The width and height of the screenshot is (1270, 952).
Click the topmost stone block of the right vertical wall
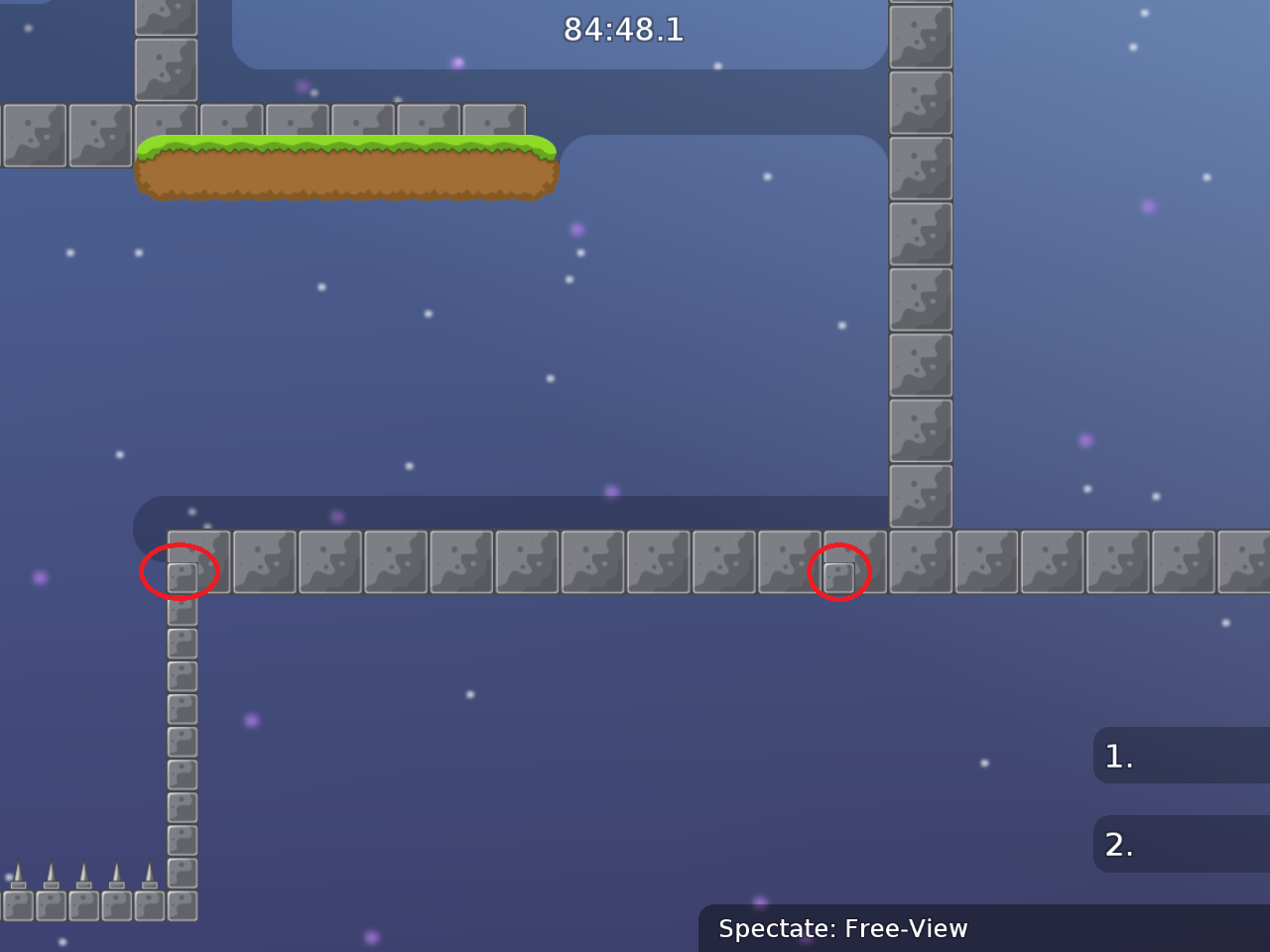[x=921, y=36]
